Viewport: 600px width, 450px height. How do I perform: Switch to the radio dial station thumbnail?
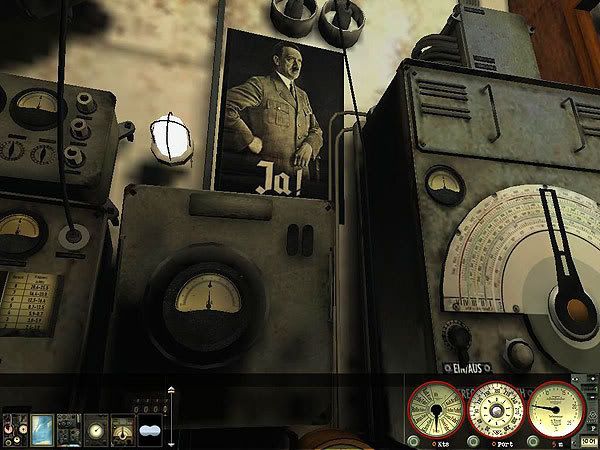click(122, 428)
